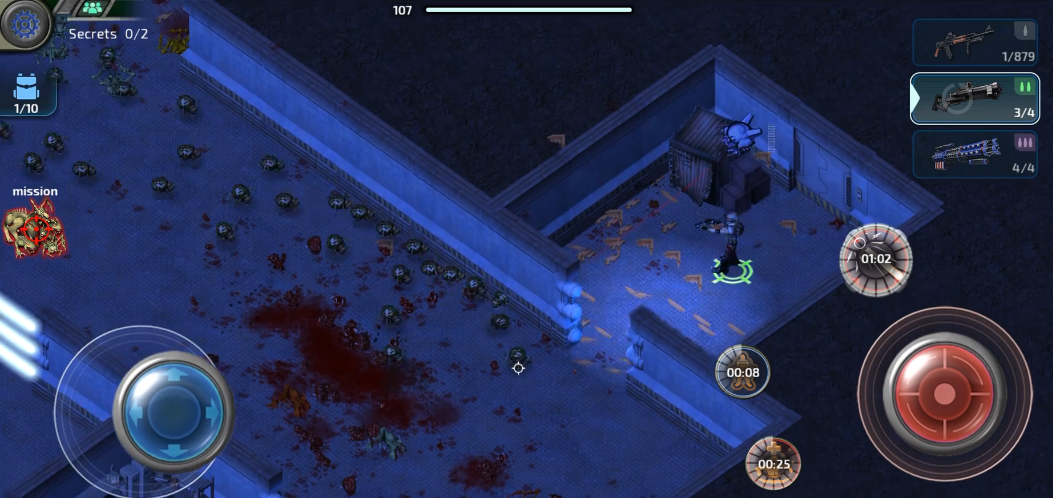Open the backpack inventory showing 1/10
This screenshot has height=498, width=1053.
27,93
